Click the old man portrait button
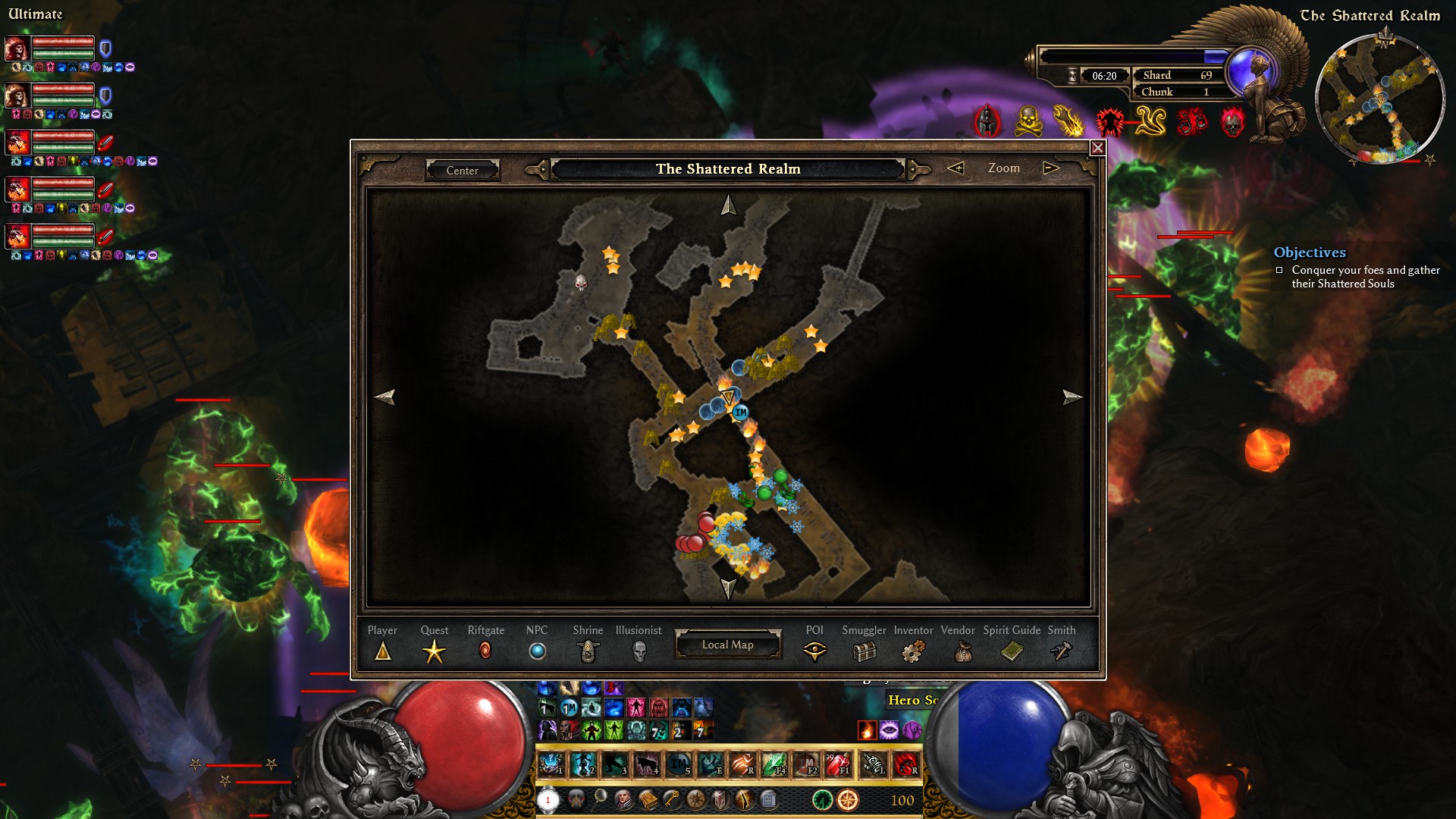 pos(623,799)
